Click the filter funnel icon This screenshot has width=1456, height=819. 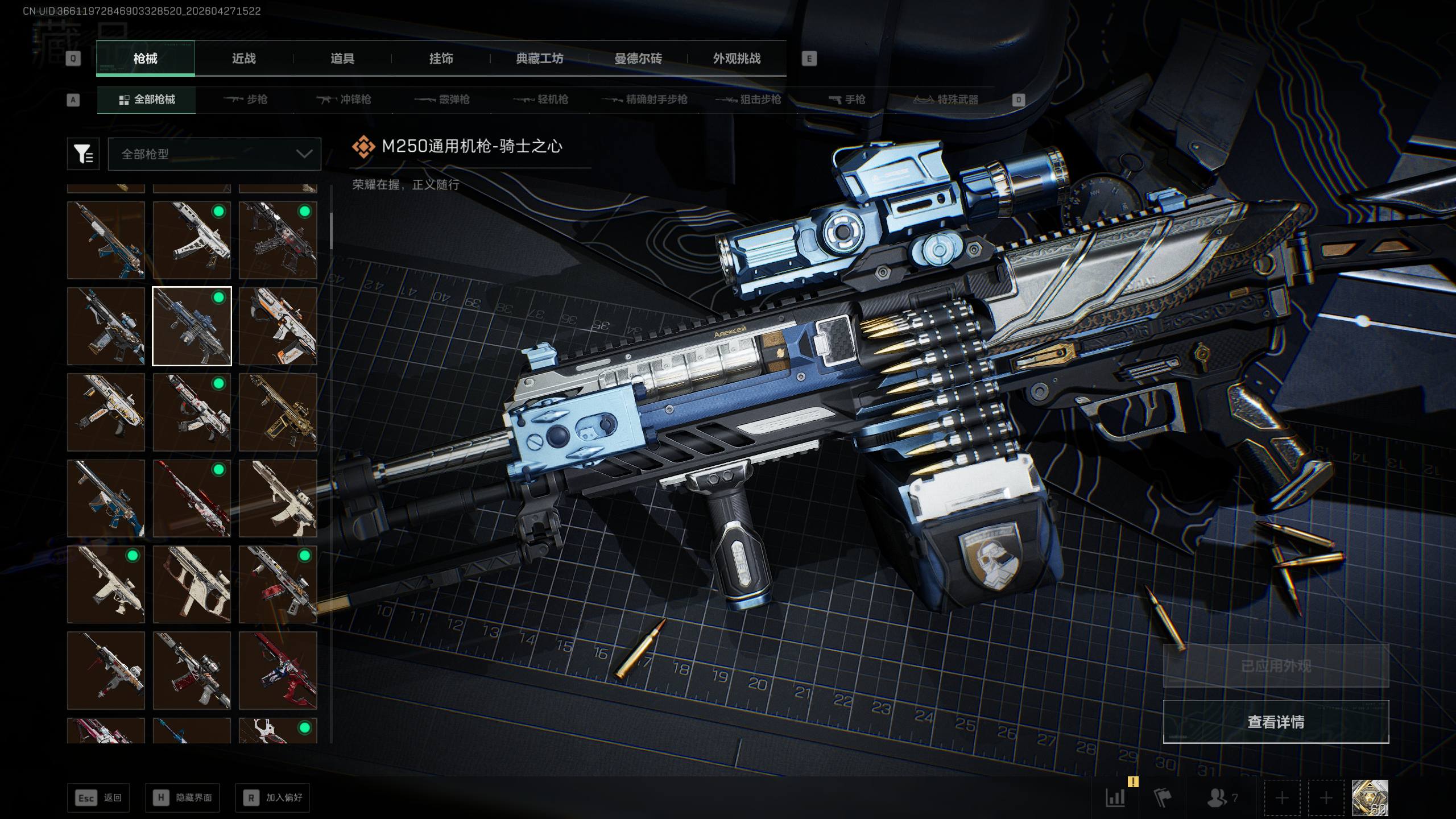click(x=83, y=154)
